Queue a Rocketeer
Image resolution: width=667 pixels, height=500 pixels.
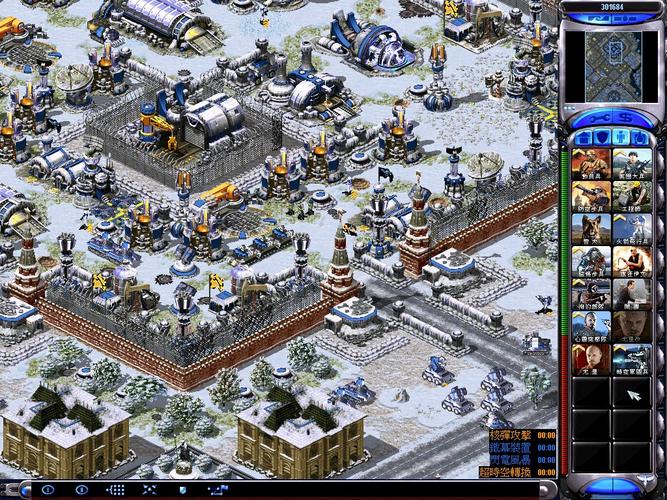point(632,229)
